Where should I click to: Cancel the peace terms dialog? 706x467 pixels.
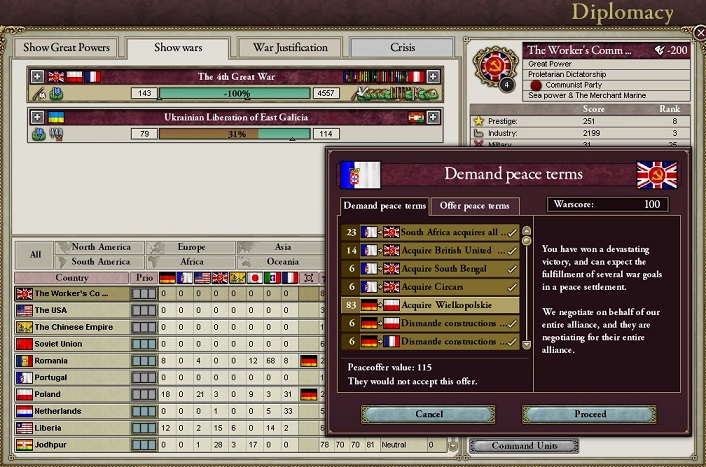point(428,414)
